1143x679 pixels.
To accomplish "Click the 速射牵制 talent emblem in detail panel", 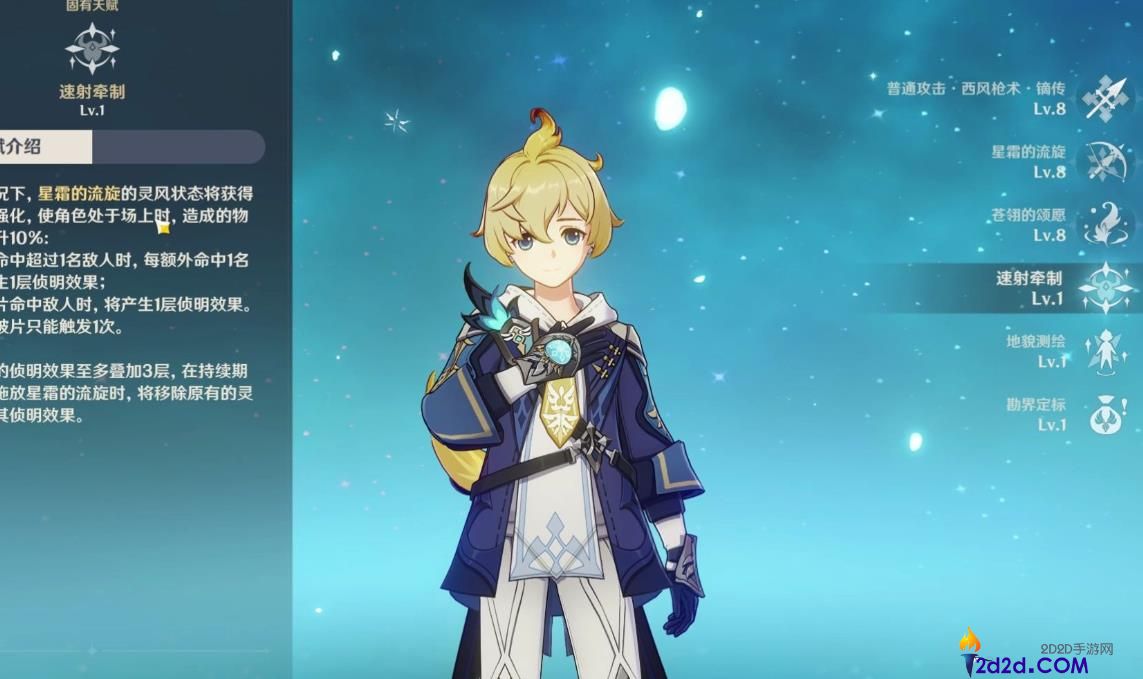I will pos(91,49).
